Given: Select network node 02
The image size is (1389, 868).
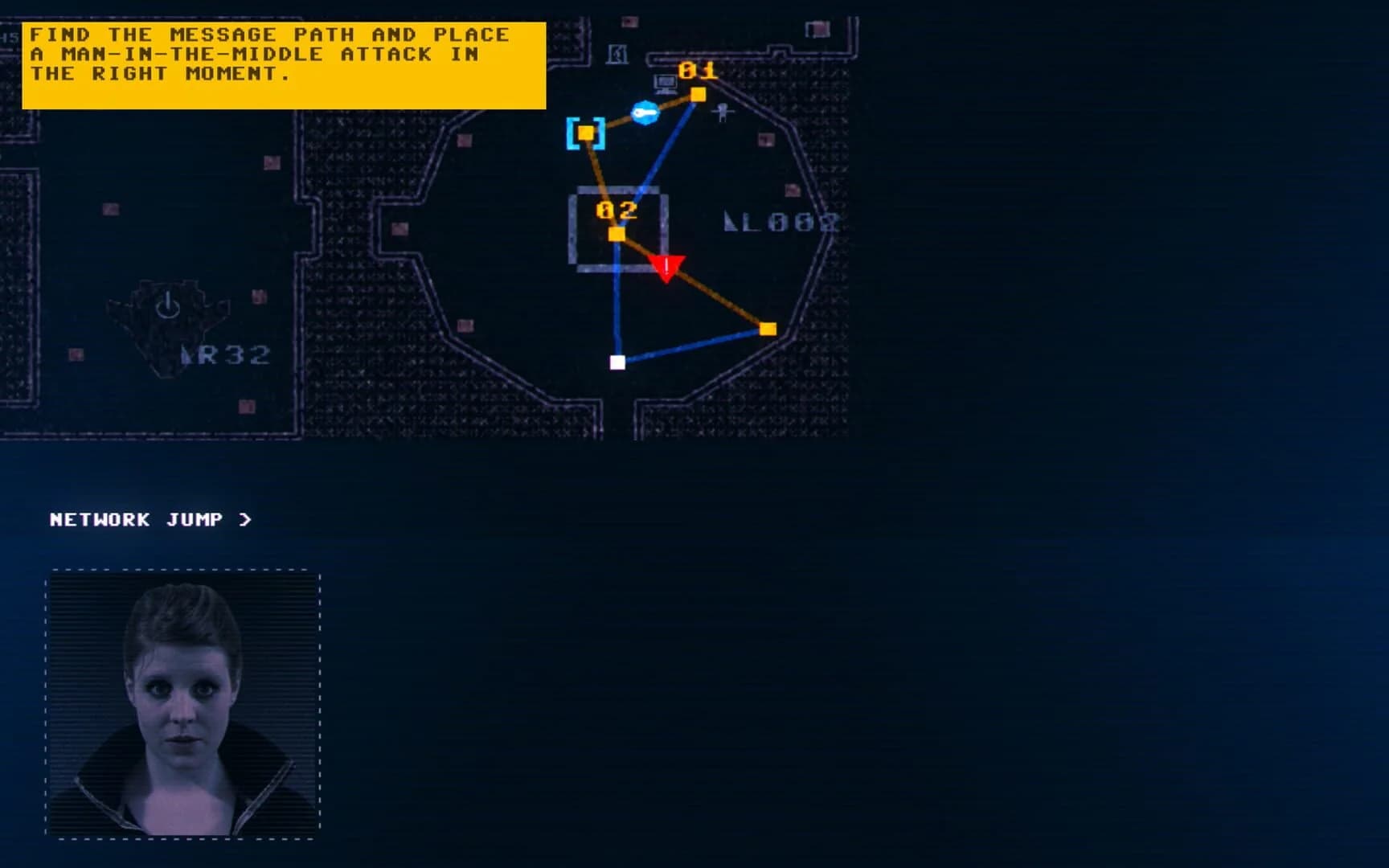Looking at the screenshot, I should pos(616,233).
